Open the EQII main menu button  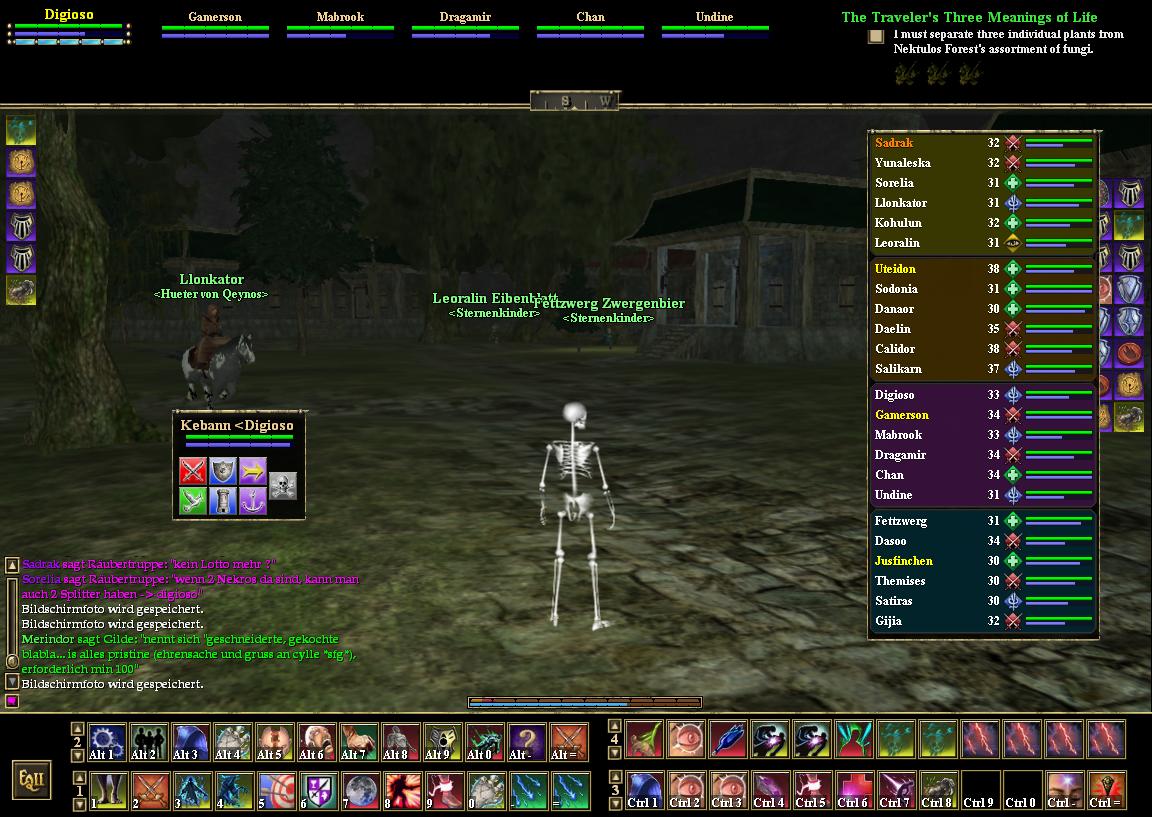point(31,779)
